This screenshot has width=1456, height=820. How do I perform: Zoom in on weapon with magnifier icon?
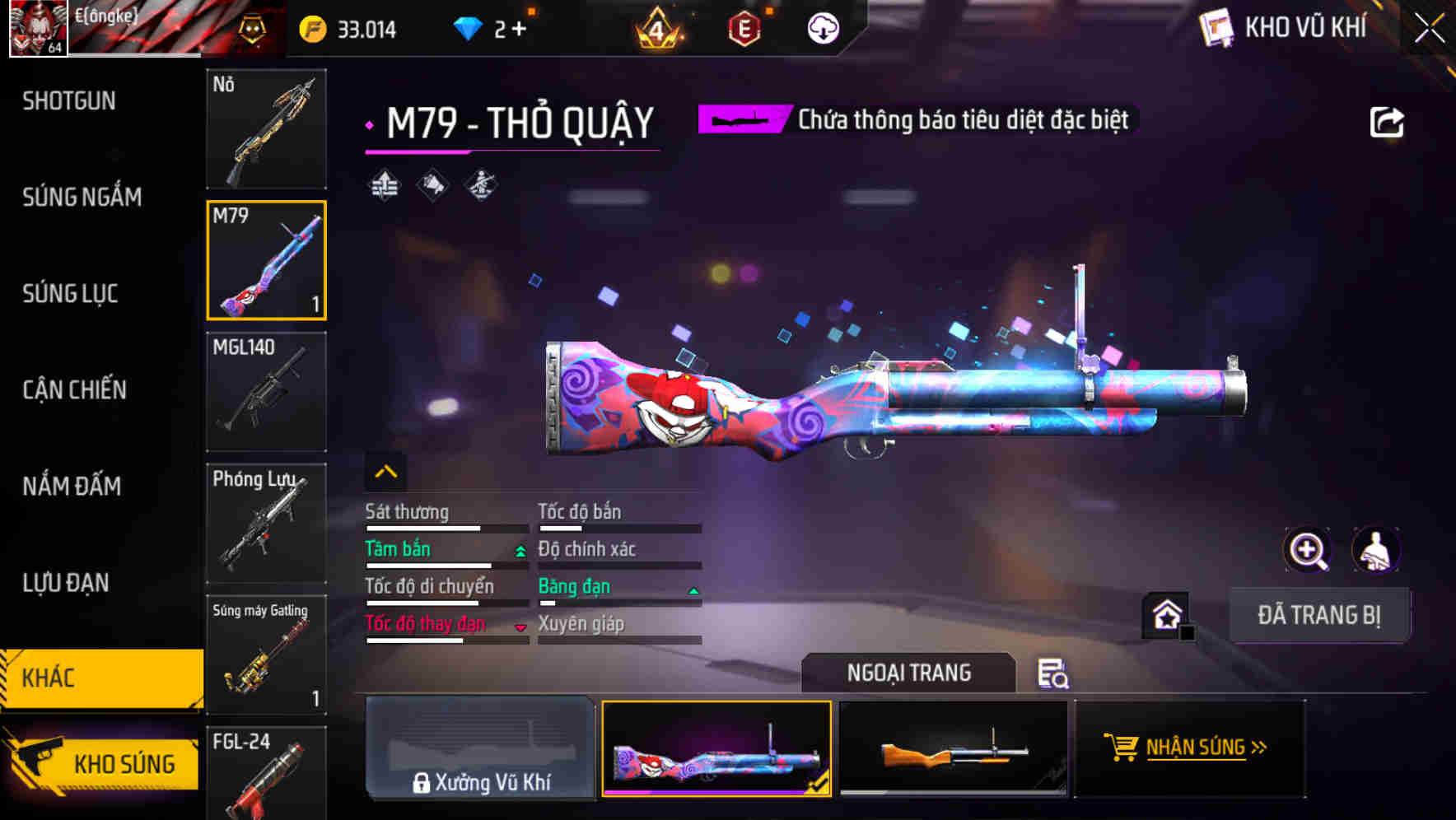tap(1307, 550)
